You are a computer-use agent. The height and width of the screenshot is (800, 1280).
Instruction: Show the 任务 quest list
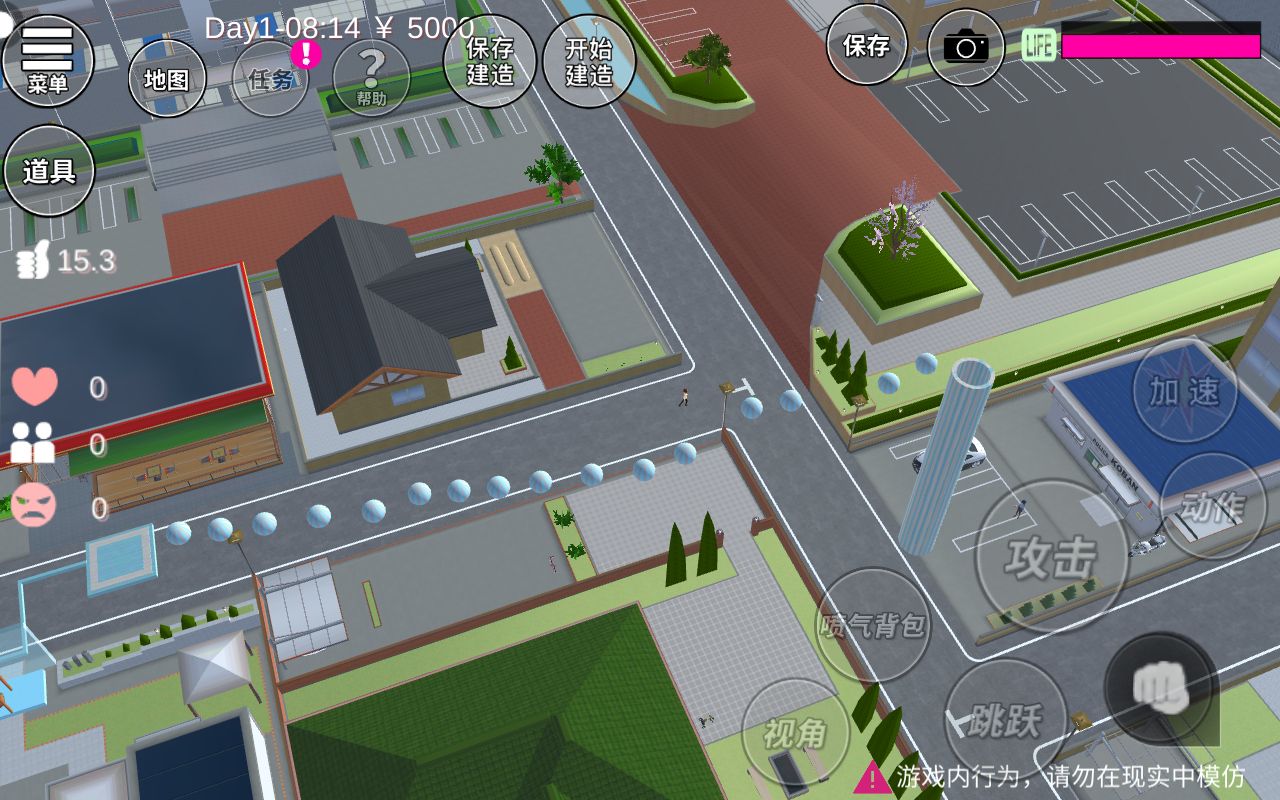[x=271, y=79]
